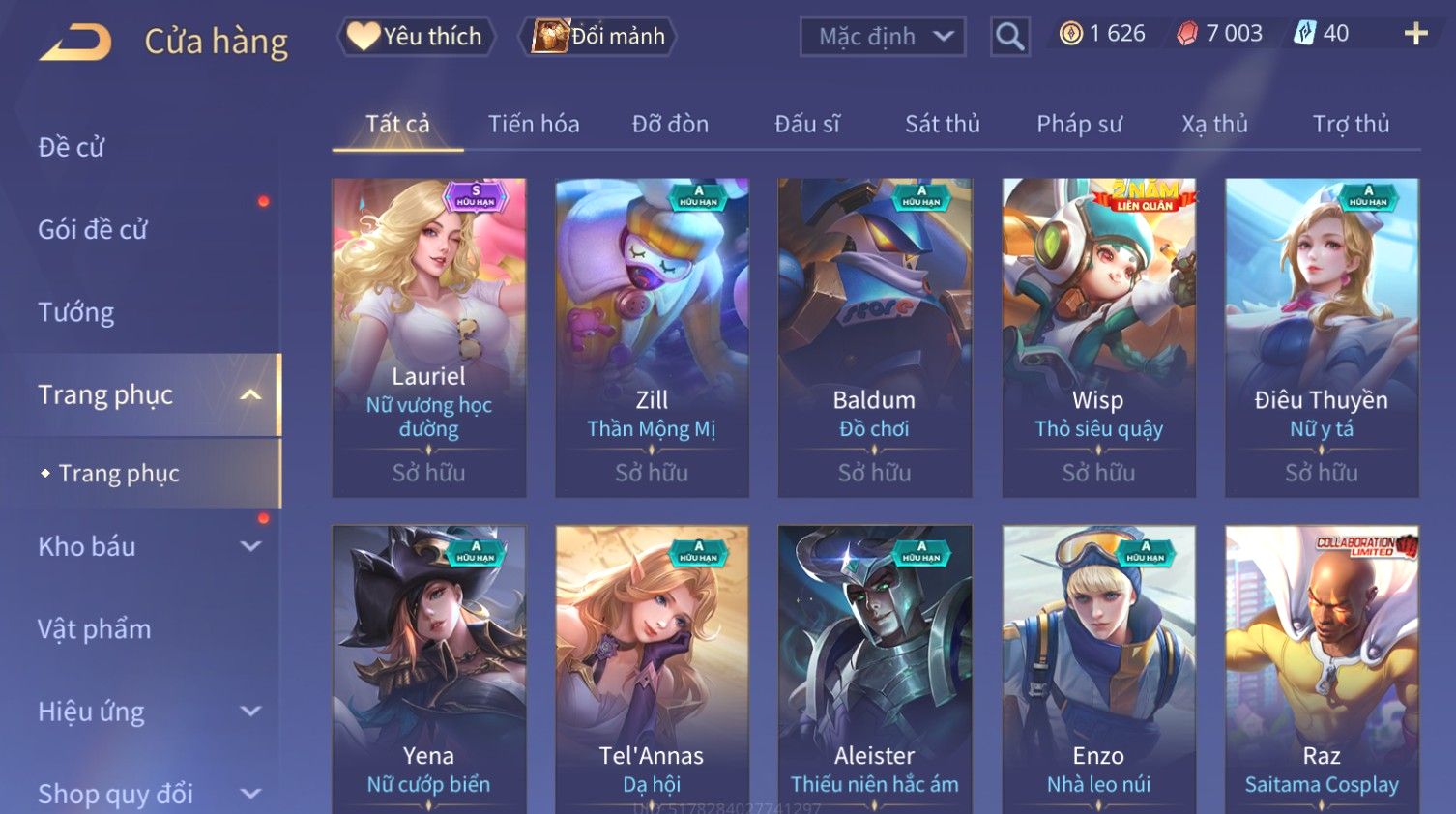The width and height of the screenshot is (1456, 814).
Task: Expand the Kho báu menu
Action: click(x=145, y=546)
